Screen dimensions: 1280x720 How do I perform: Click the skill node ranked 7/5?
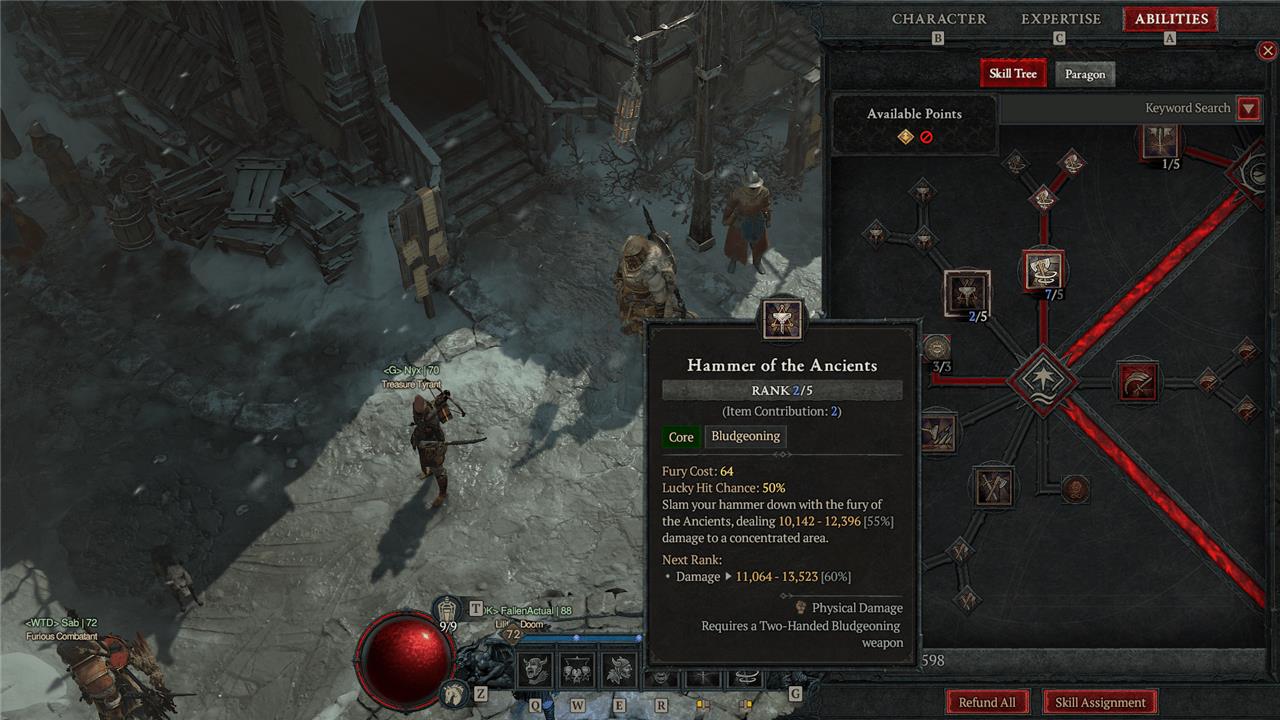(x=1043, y=270)
